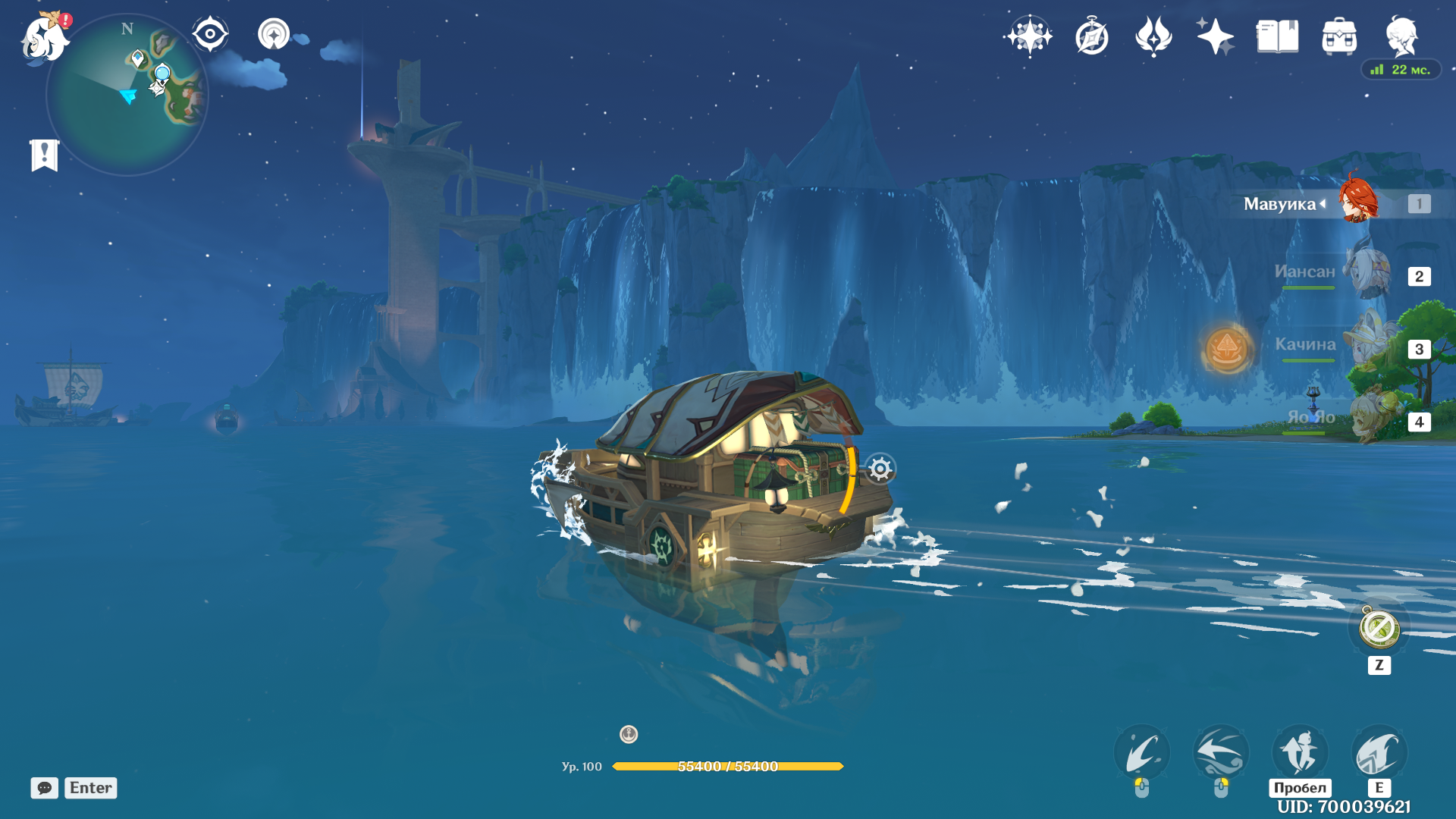Image resolution: width=1456 pixels, height=819 pixels.
Task: Activate the boat dash skill icon
Action: (x=1379, y=752)
